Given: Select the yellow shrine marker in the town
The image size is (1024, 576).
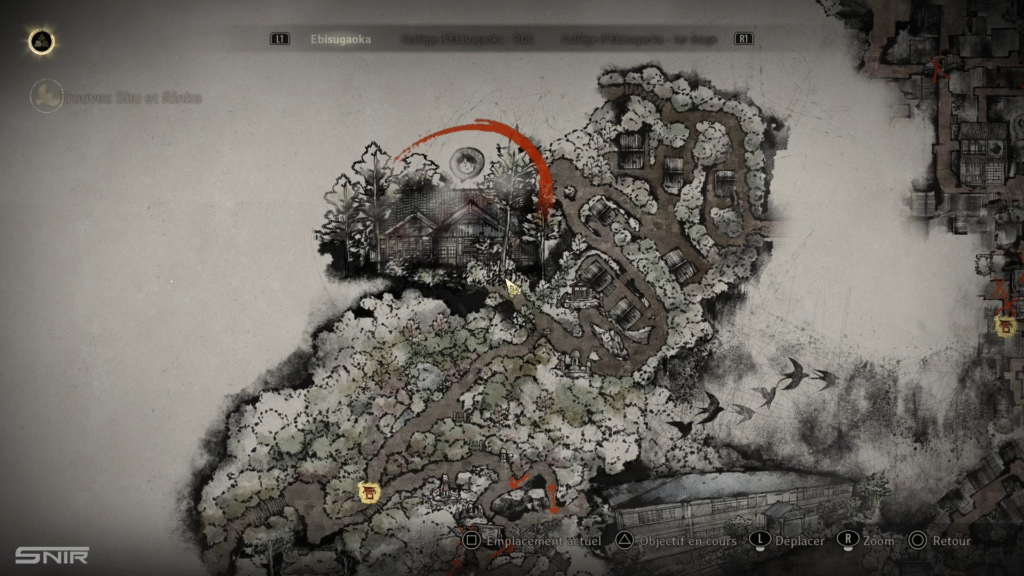Looking at the screenshot, I should click(x=1005, y=324).
